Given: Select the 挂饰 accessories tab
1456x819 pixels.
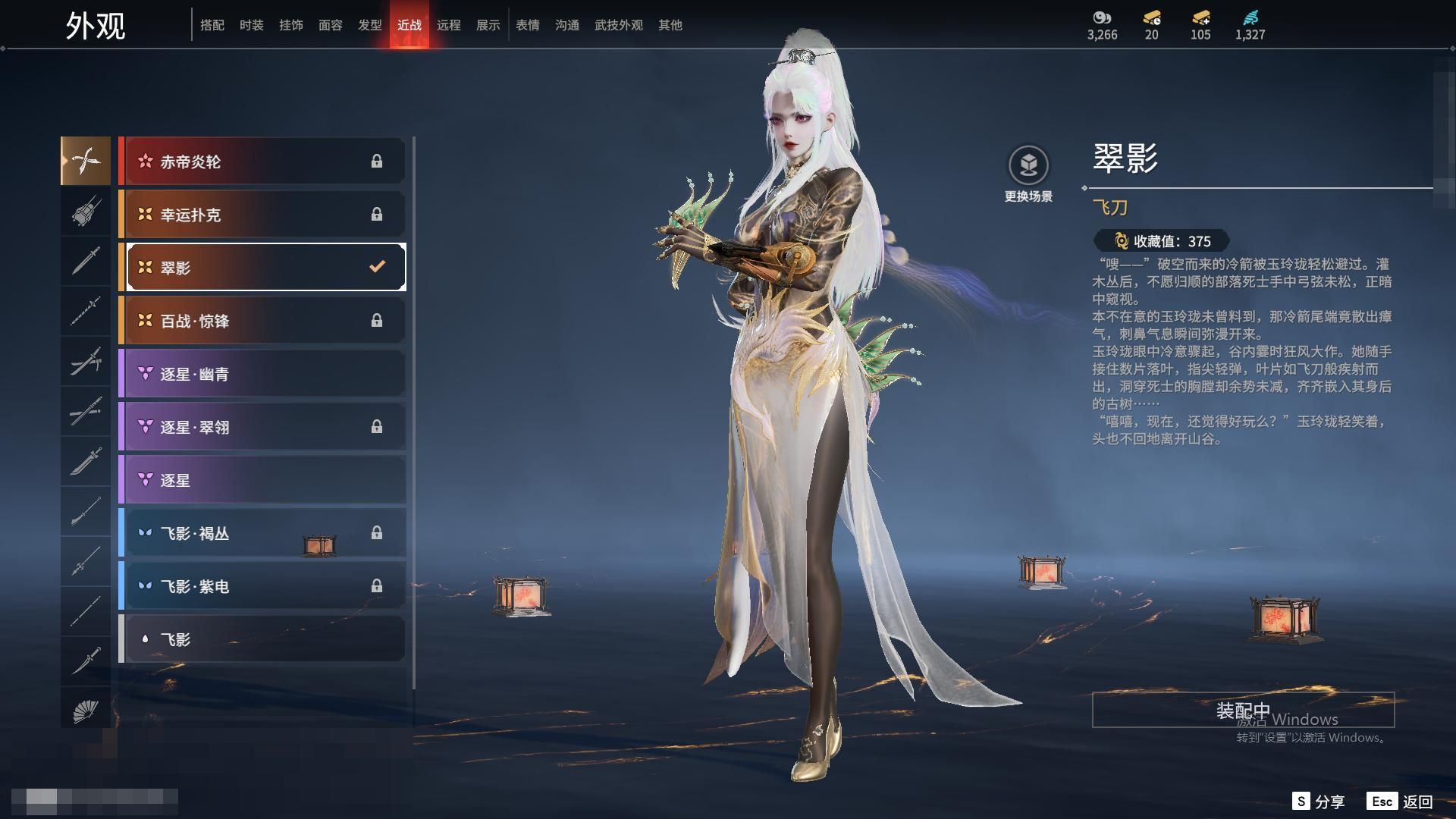Looking at the screenshot, I should point(291,25).
